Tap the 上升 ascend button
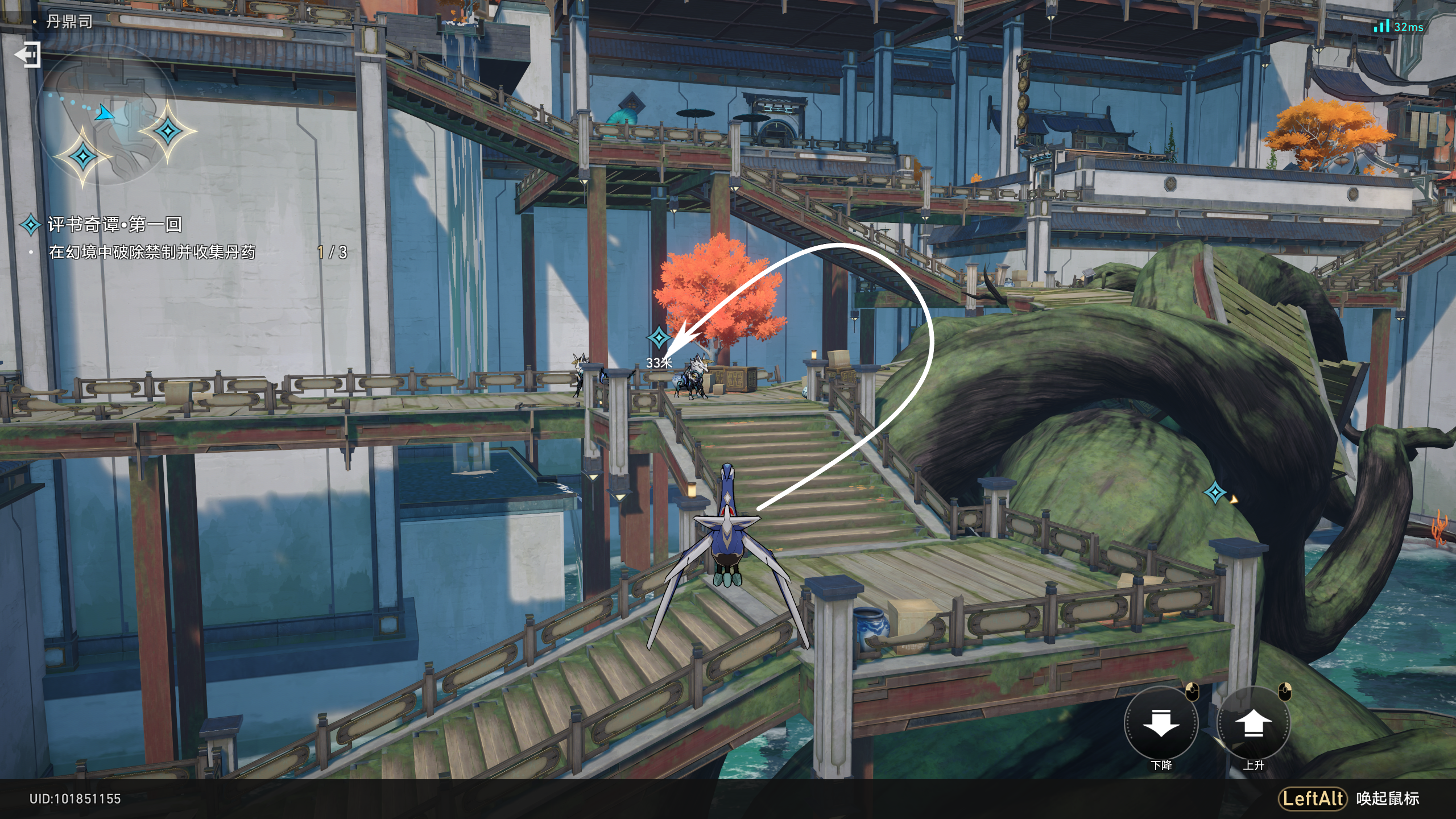Viewport: 1456px width, 819px height. coord(1253,723)
